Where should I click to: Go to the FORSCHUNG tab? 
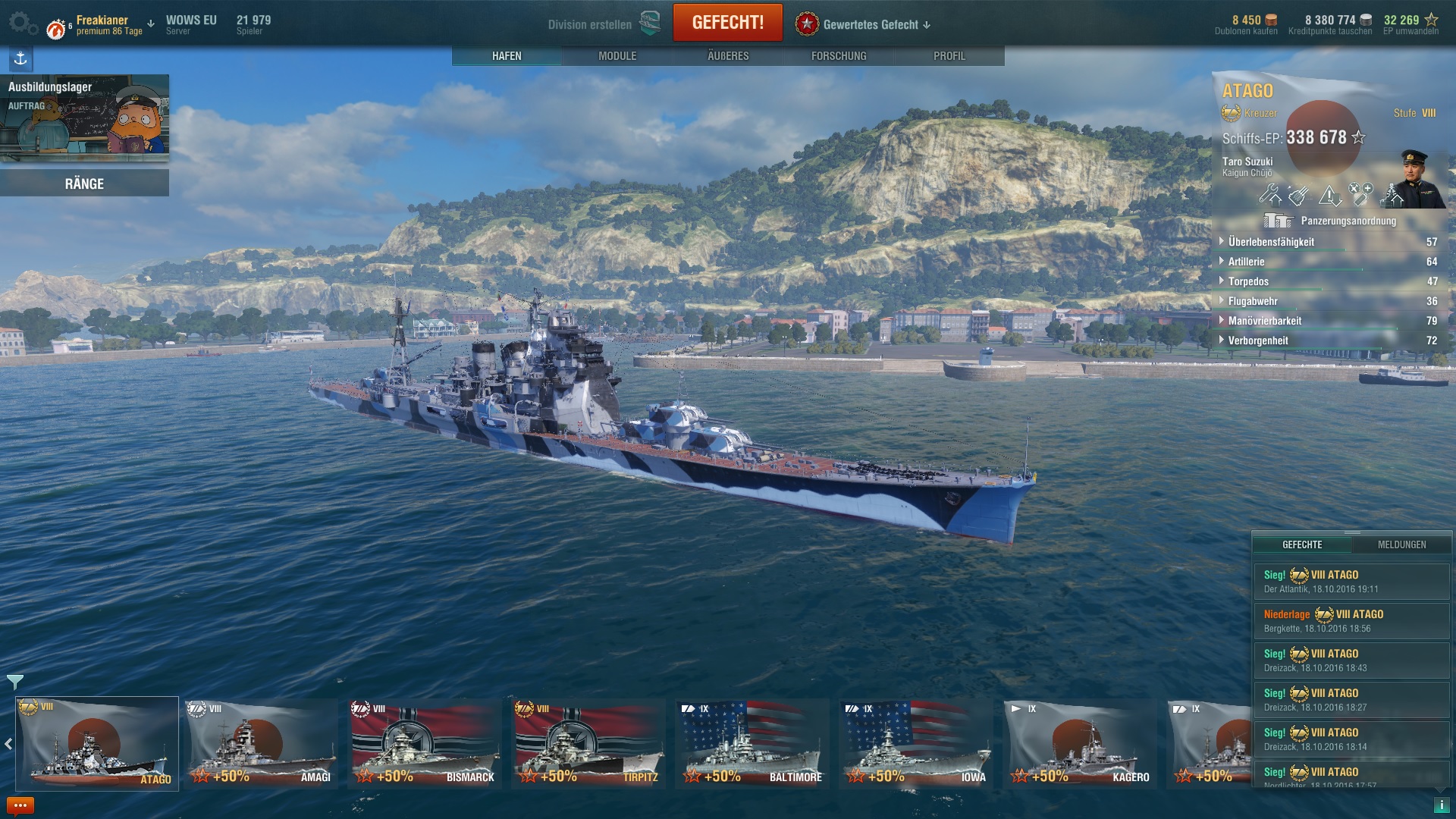839,56
